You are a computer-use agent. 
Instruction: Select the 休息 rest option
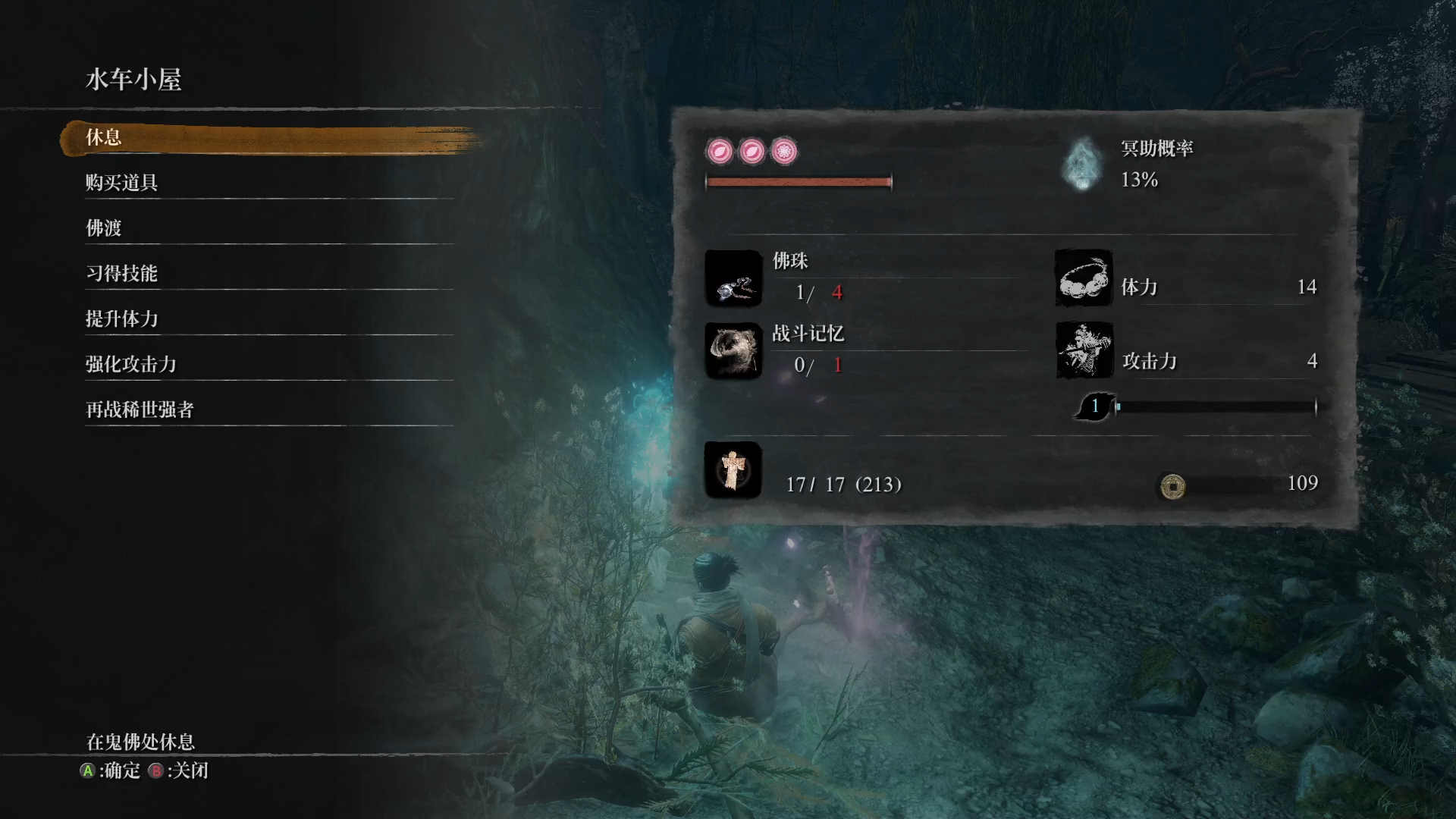[104, 138]
